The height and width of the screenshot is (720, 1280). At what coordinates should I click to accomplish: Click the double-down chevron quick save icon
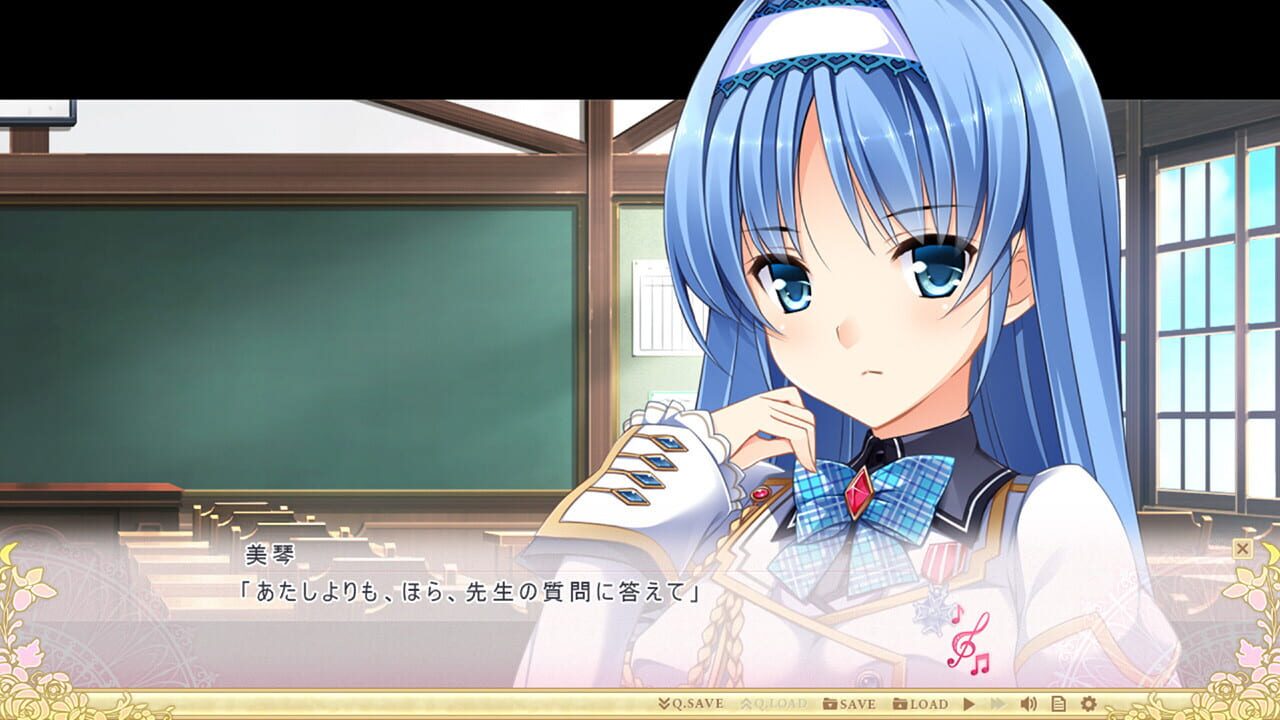[663, 704]
